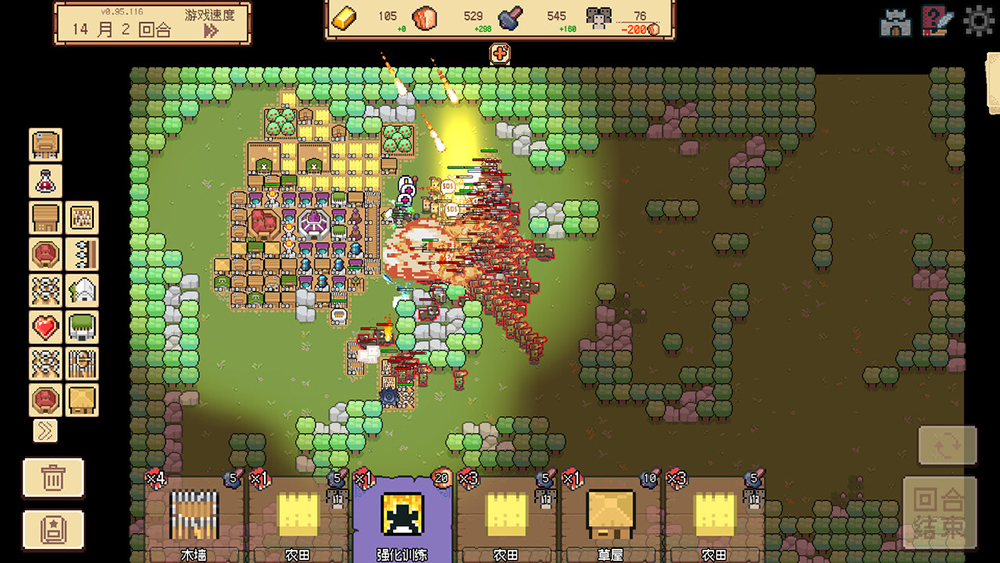Toggle game speed fast-forward arrows
Viewport: 1000px width, 563px height.
point(211,30)
